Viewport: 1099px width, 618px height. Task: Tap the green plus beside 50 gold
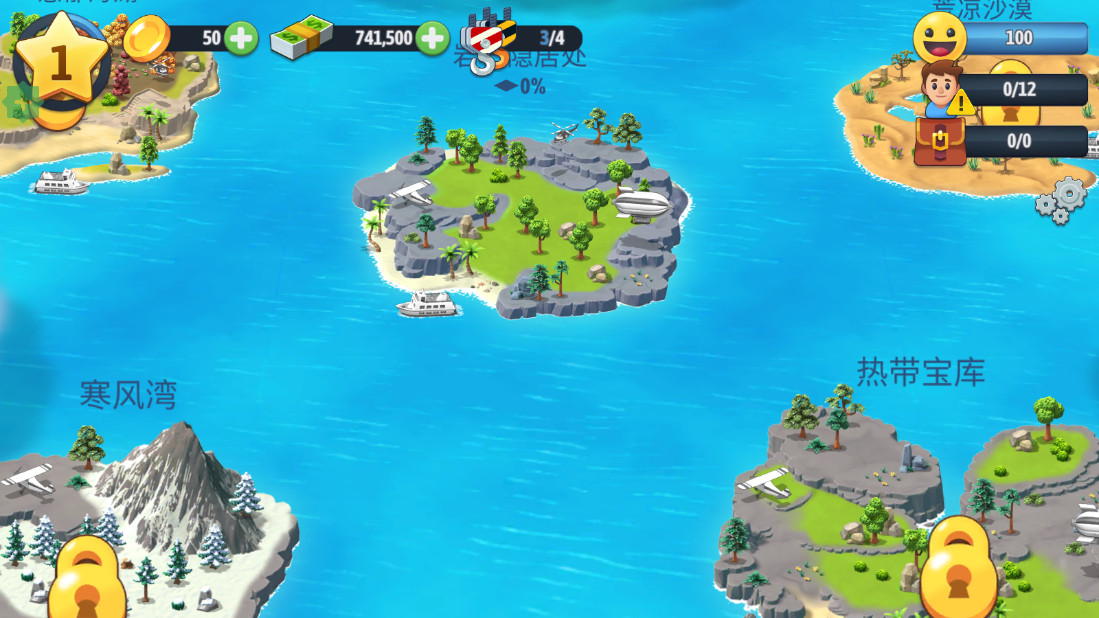[241, 39]
